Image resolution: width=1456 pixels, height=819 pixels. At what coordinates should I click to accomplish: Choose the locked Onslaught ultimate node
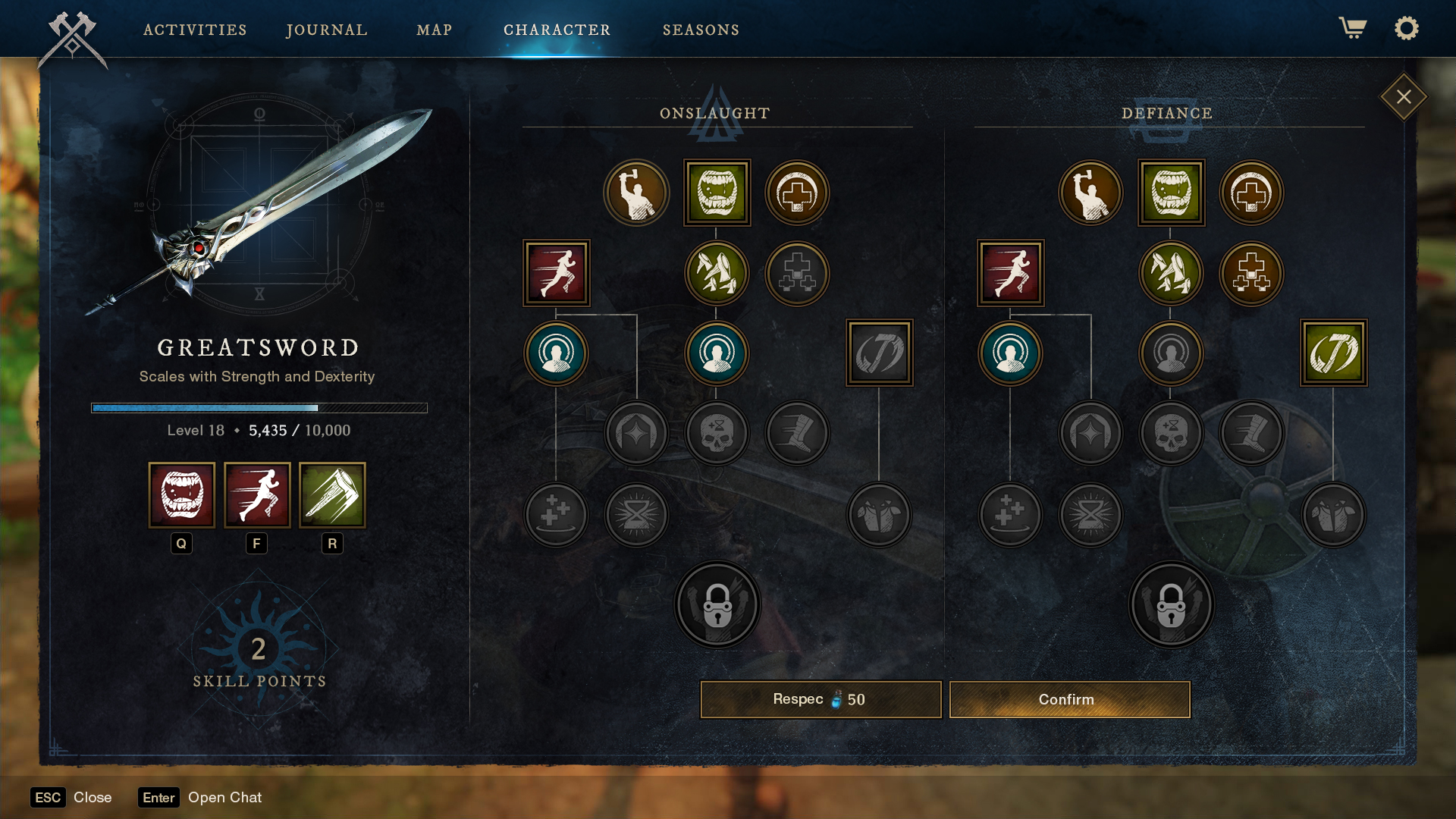717,604
